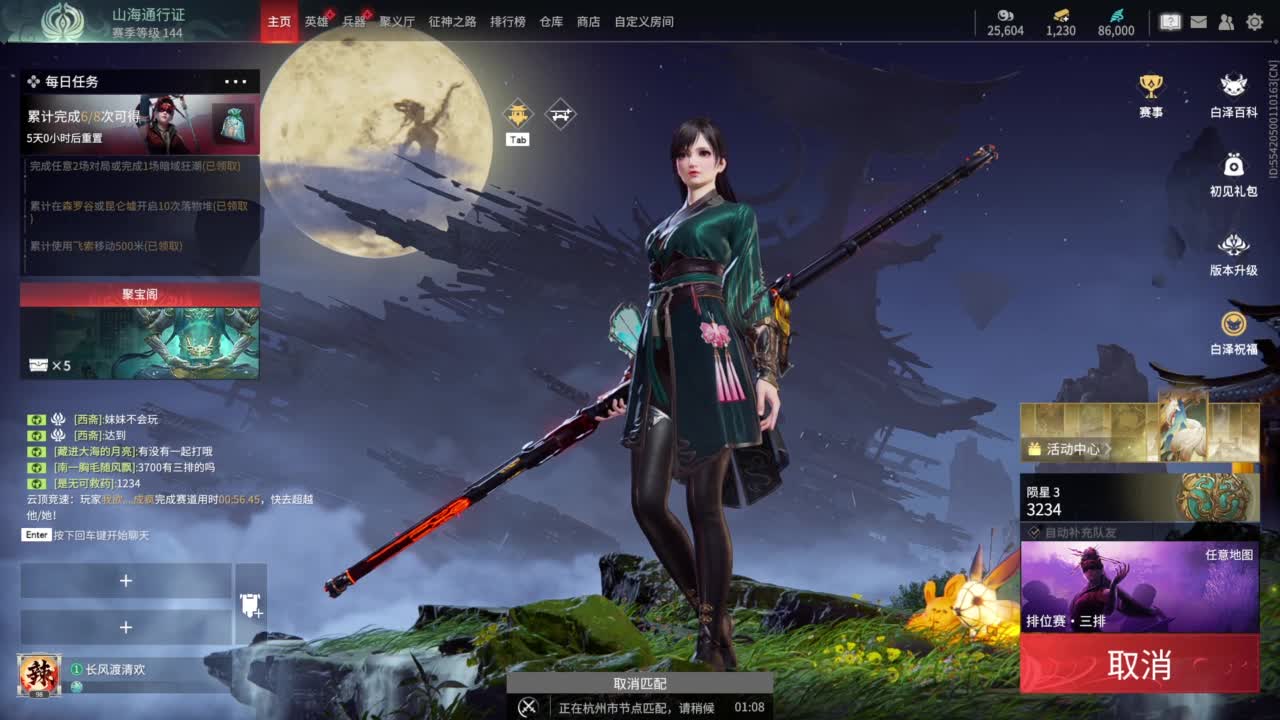Open the 聚宝阁 treasure button
The height and width of the screenshot is (720, 1280).
coord(139,295)
